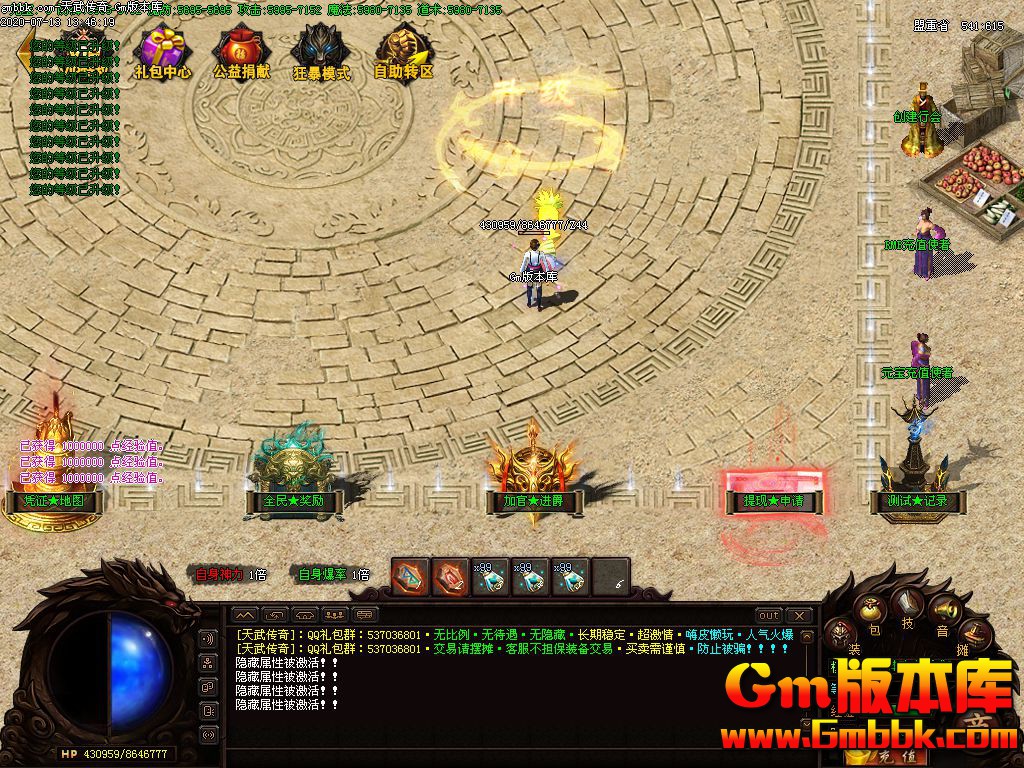The height and width of the screenshot is (768, 1024).
Task: Open the bag with the 包 button
Action: point(873,613)
